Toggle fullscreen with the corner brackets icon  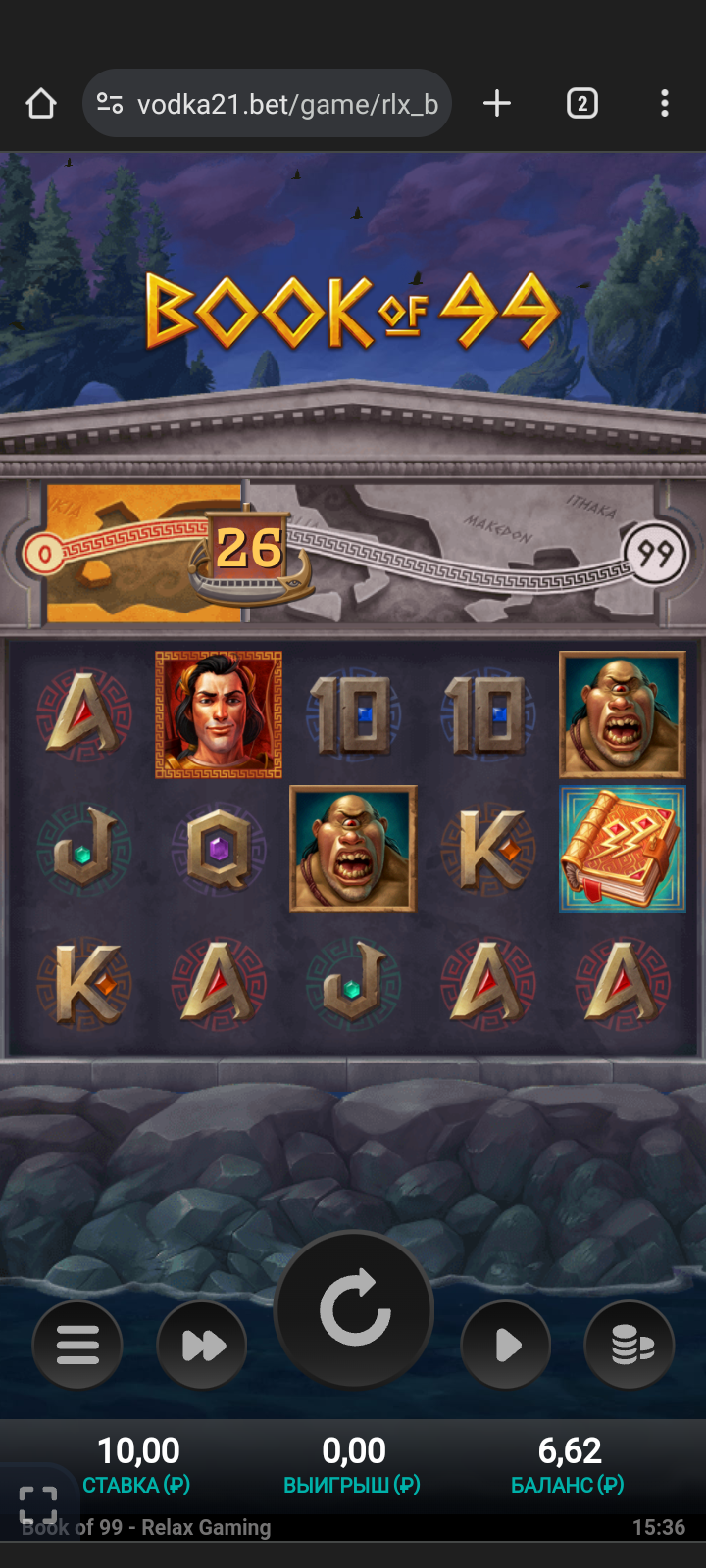point(38,1505)
